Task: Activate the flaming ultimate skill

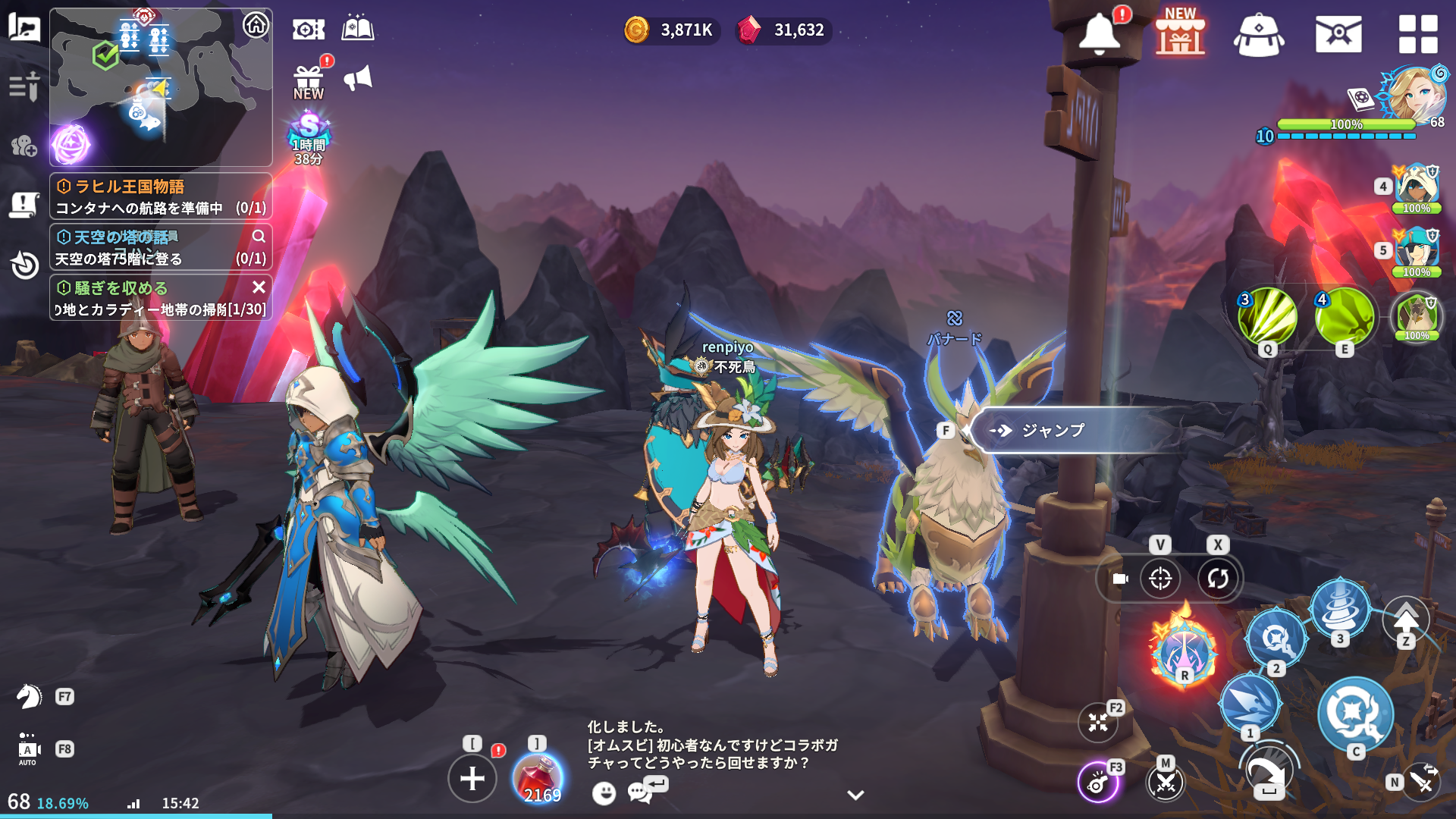Action: coord(1183,648)
